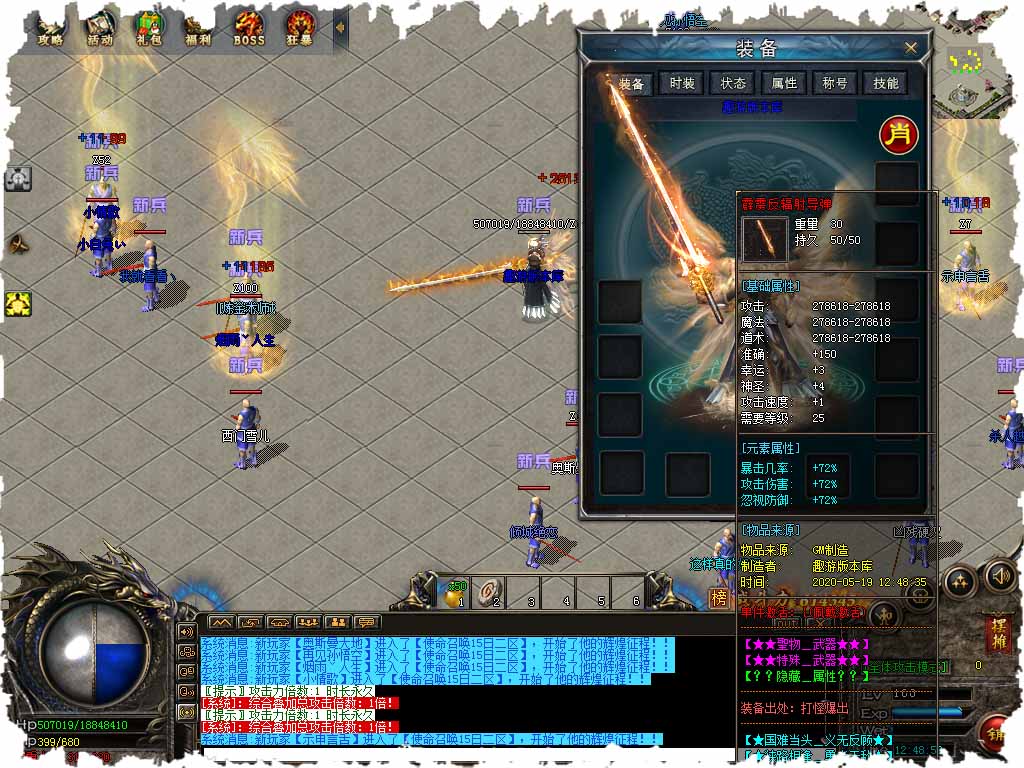Screen dimensions: 1024x768
Task: Open the BOSS menu
Action: point(249,28)
